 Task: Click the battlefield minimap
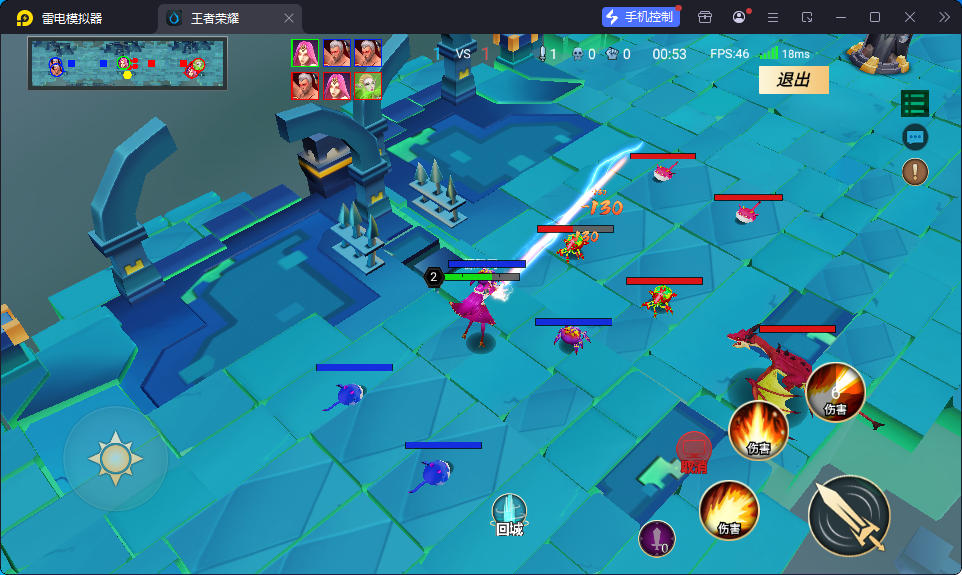[x=128, y=63]
